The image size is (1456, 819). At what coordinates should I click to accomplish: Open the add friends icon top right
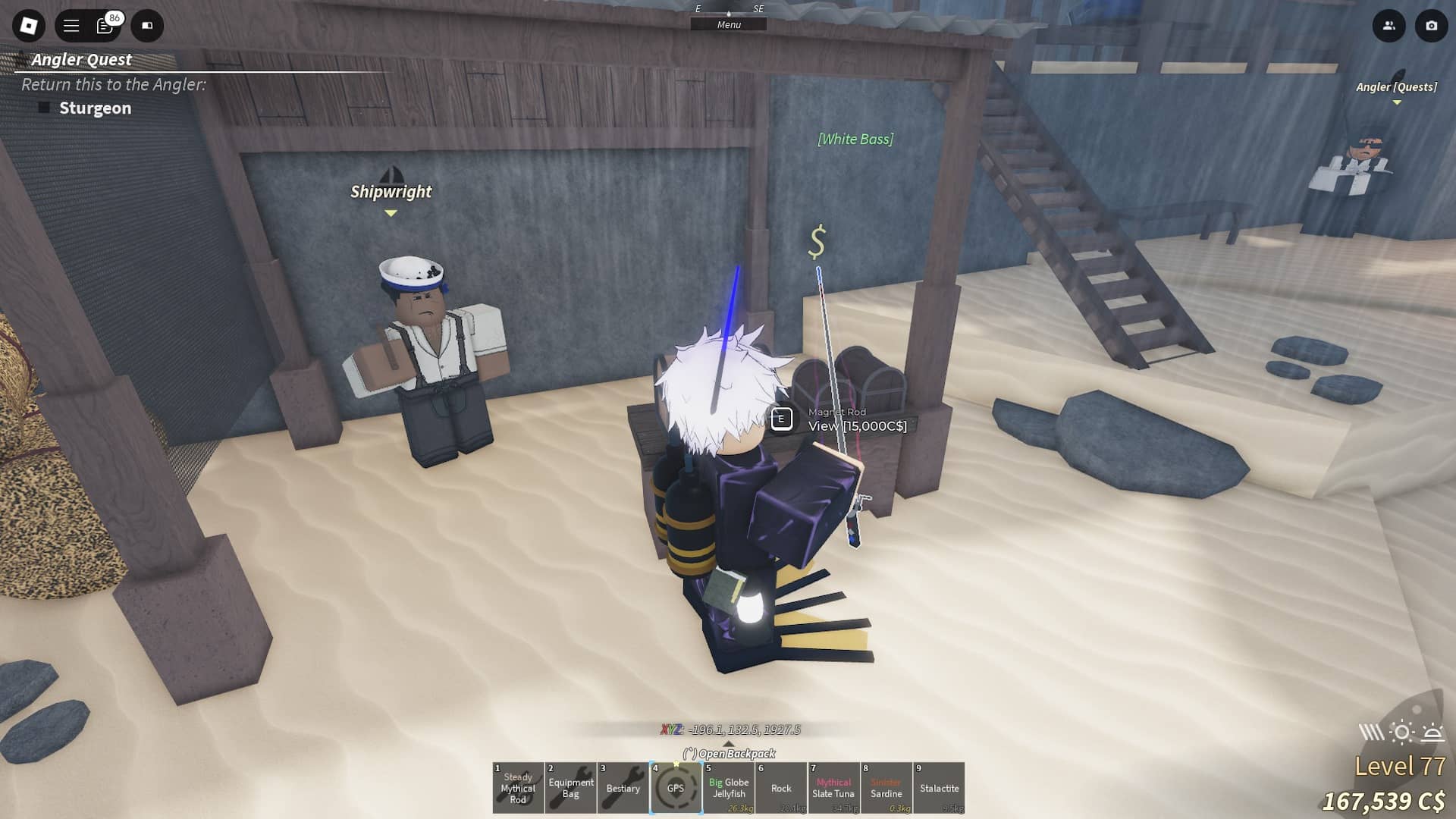coord(1388,26)
